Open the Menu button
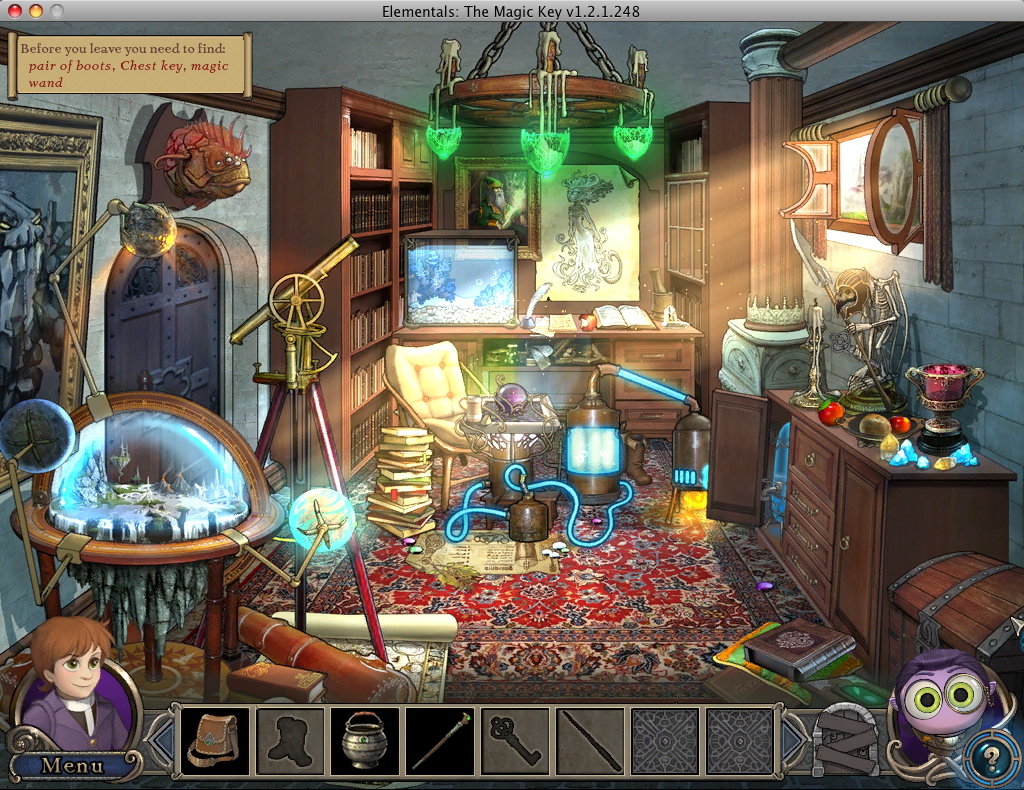 point(71,766)
